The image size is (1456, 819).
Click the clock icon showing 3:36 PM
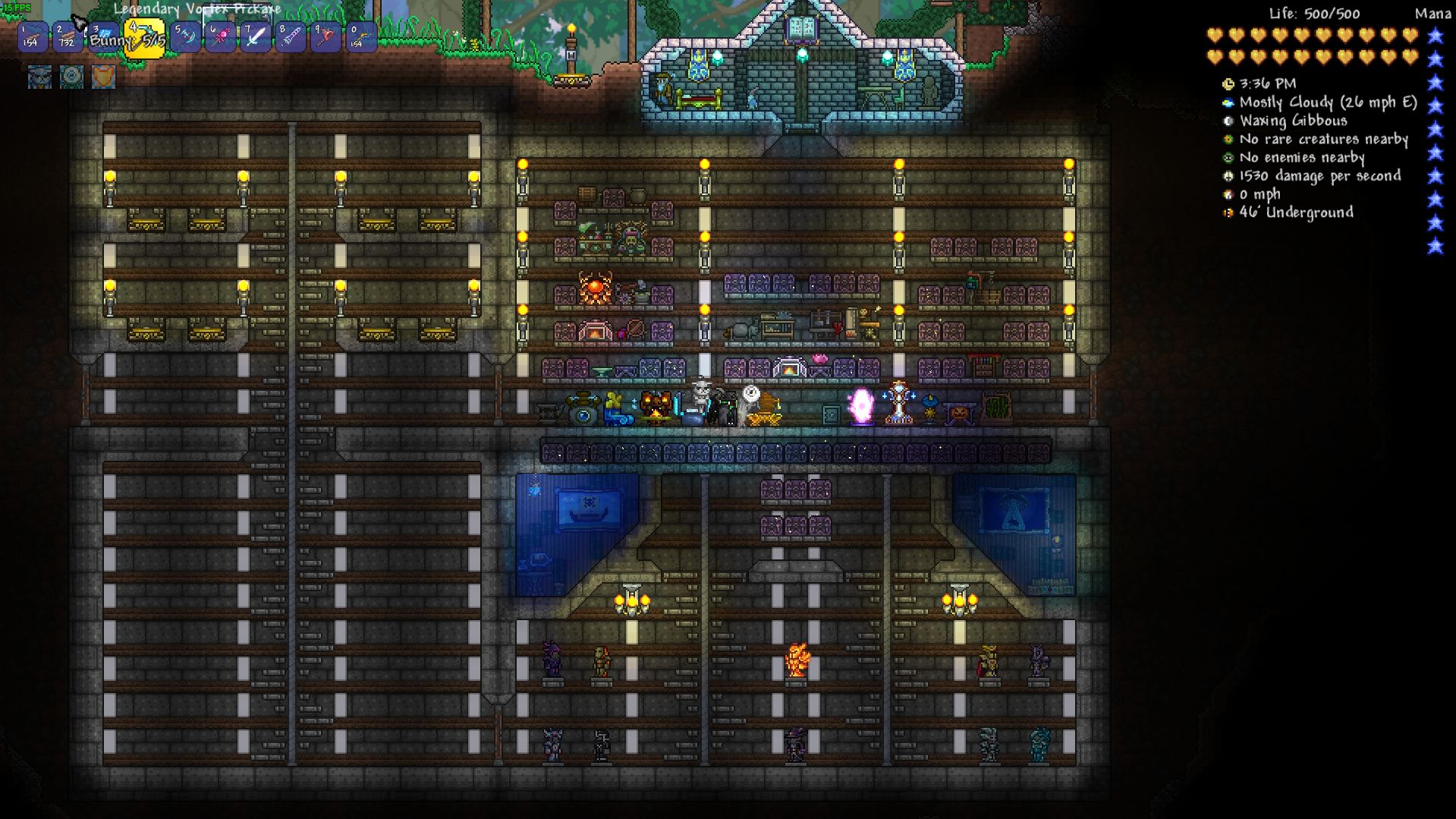click(1228, 83)
